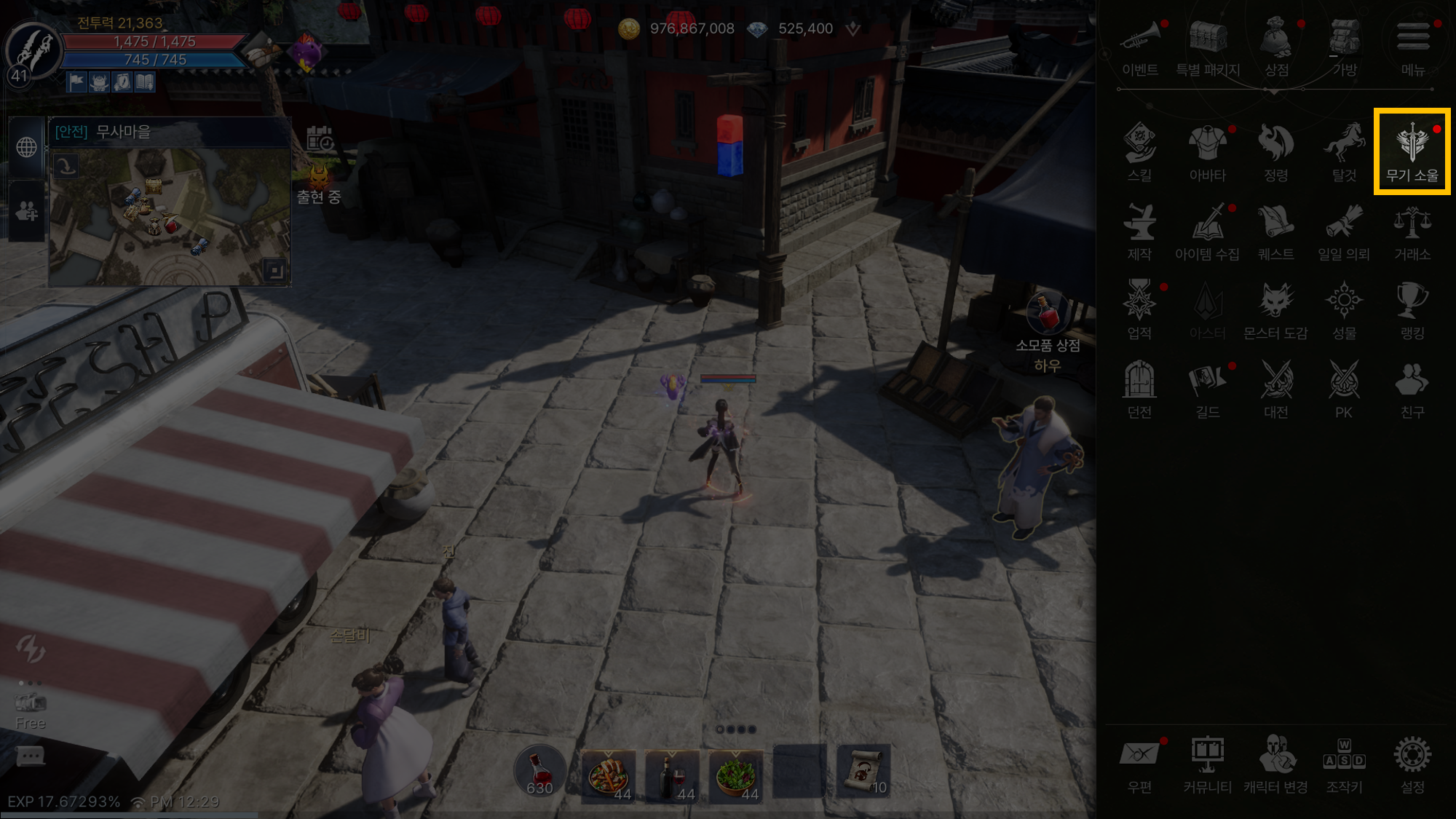Open the 퀘스트 quest log
1456x819 pixels.
pyautogui.click(x=1275, y=230)
